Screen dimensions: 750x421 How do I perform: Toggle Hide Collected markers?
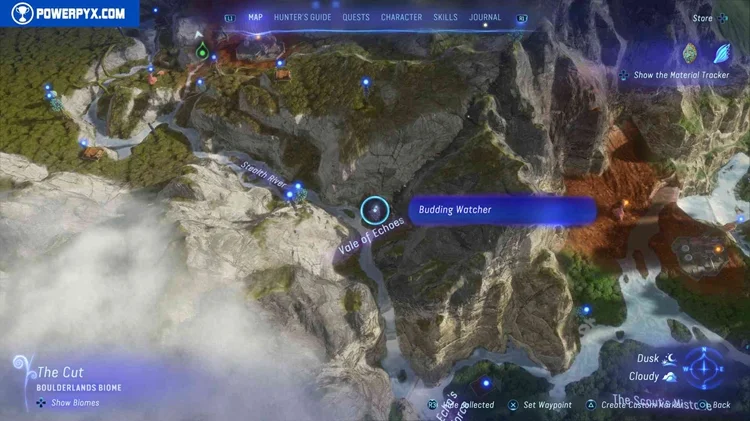click(x=461, y=405)
